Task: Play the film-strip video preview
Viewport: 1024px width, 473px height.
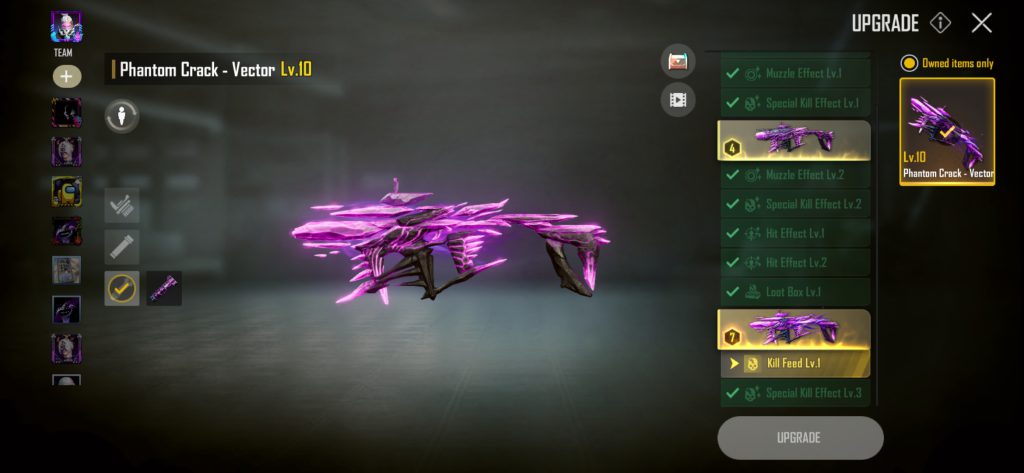Action: (678, 99)
